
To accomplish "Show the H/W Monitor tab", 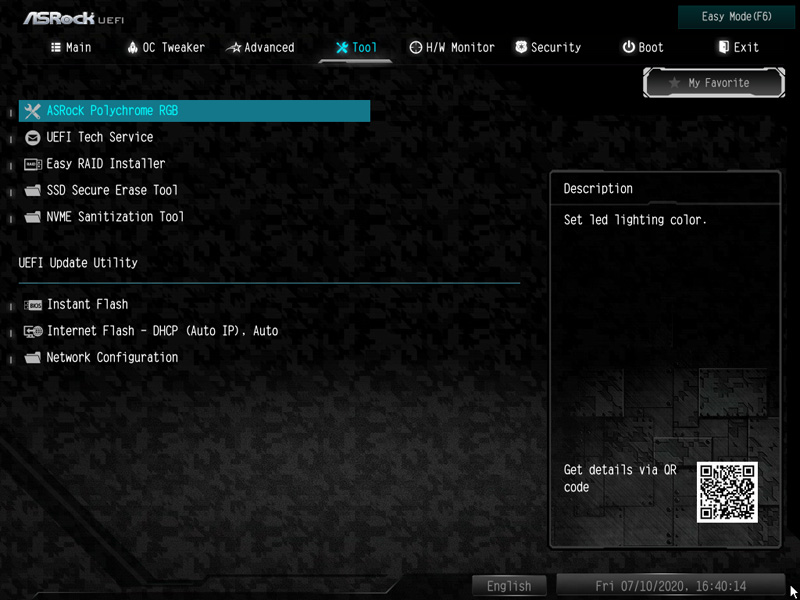I will (452, 47).
